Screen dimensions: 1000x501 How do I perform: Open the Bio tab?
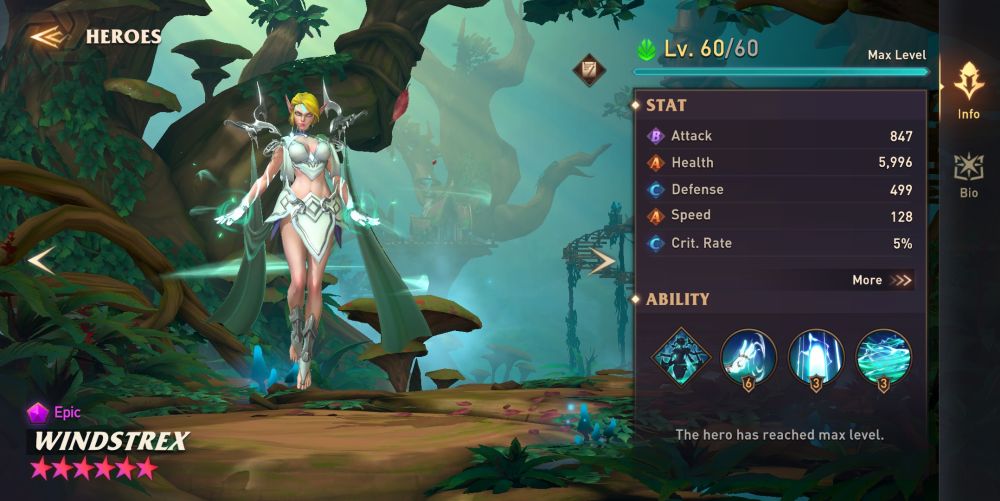(x=968, y=175)
